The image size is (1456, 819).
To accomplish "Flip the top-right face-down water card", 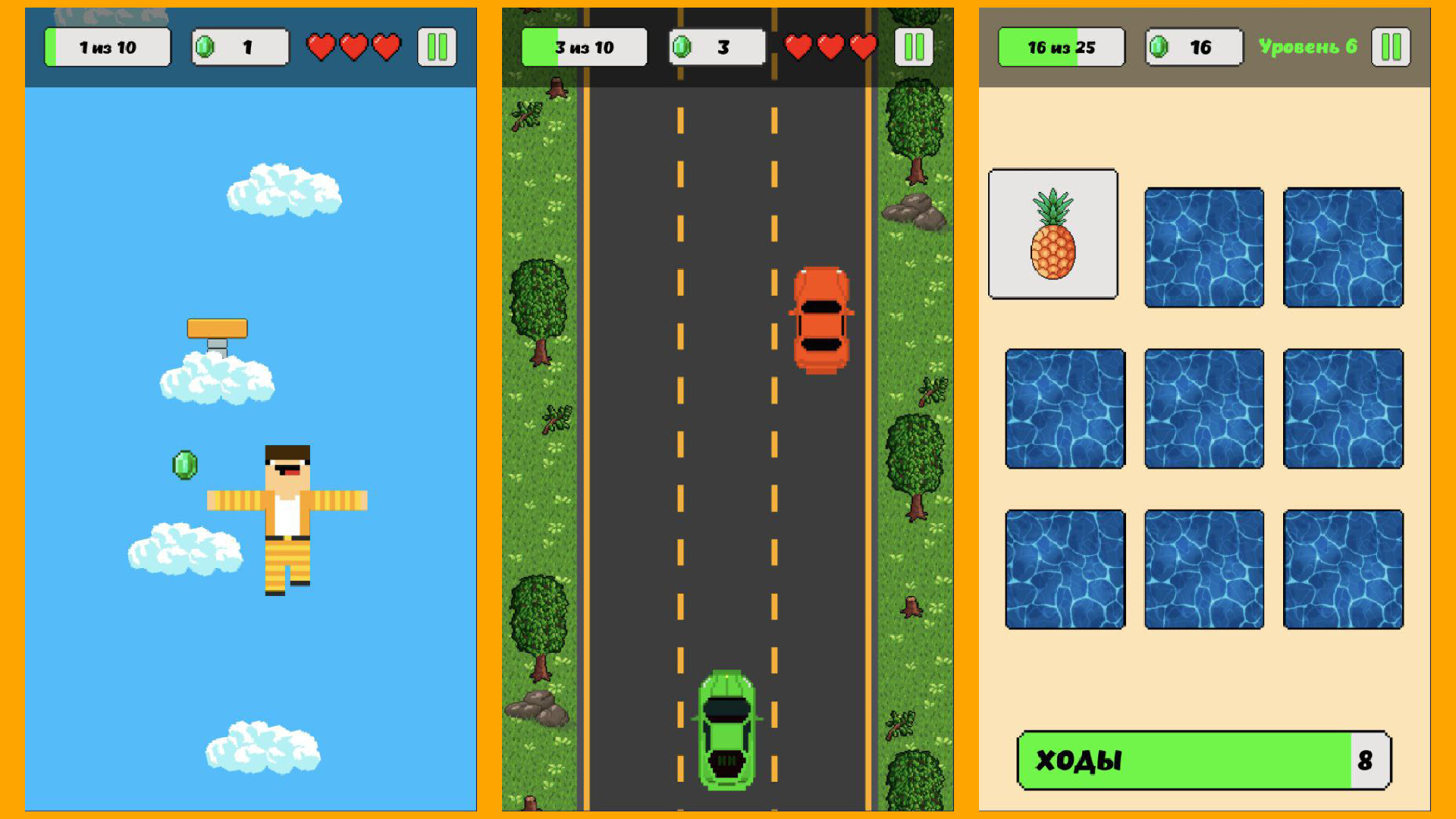I will 1343,248.
